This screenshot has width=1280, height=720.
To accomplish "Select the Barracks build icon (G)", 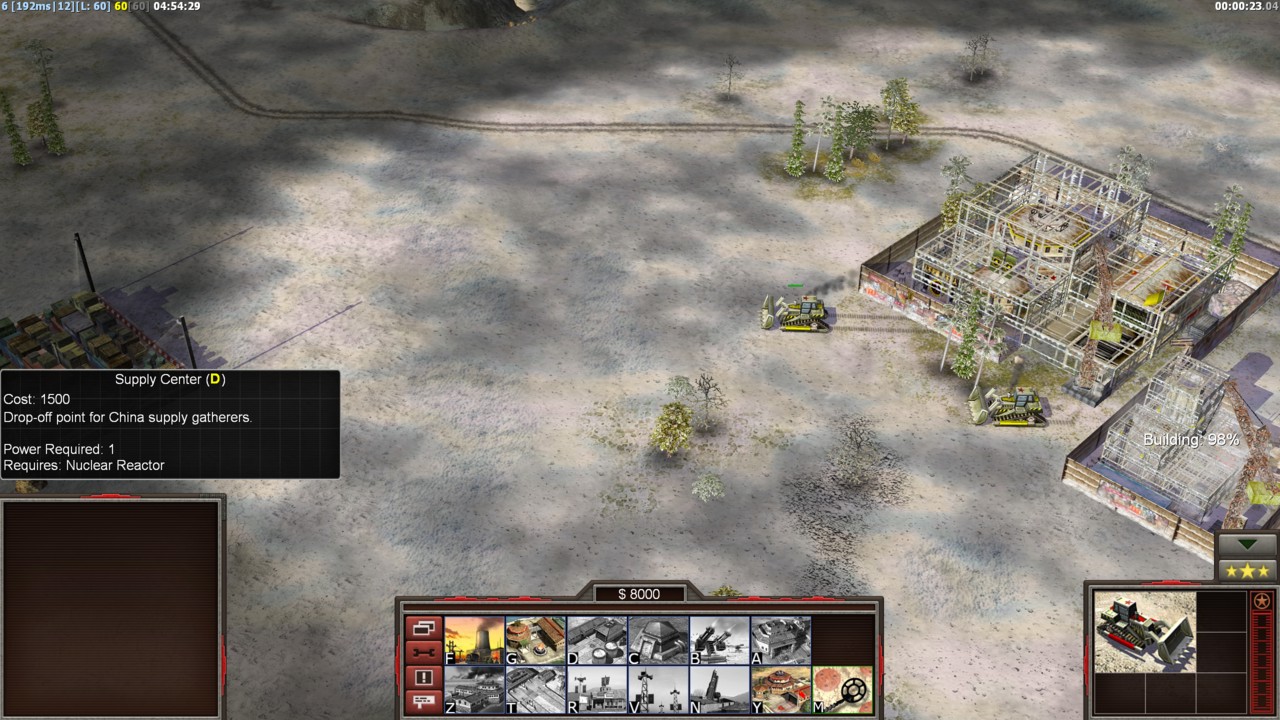I will (x=535, y=640).
